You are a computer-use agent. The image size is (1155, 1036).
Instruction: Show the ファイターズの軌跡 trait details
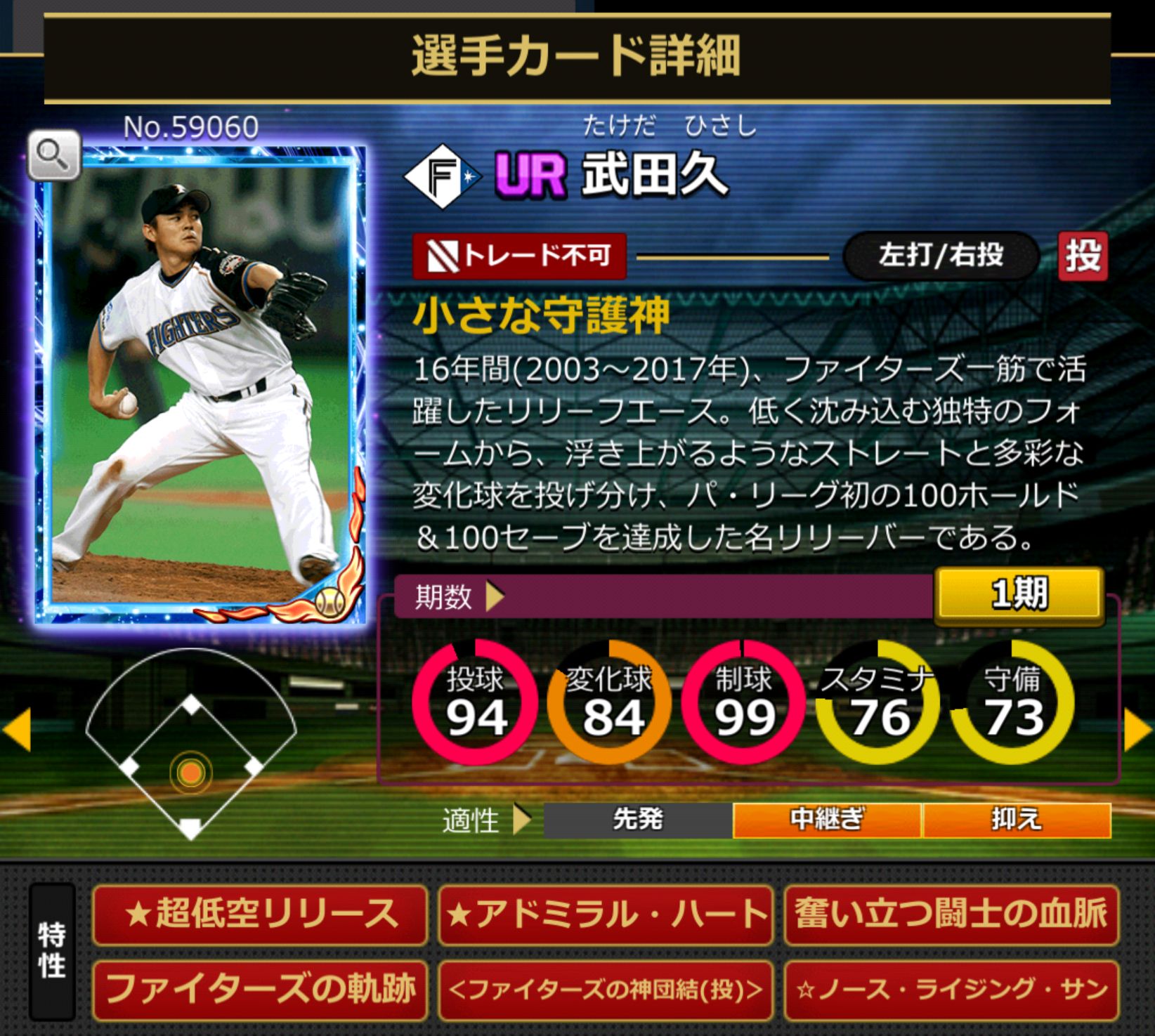click(x=260, y=990)
